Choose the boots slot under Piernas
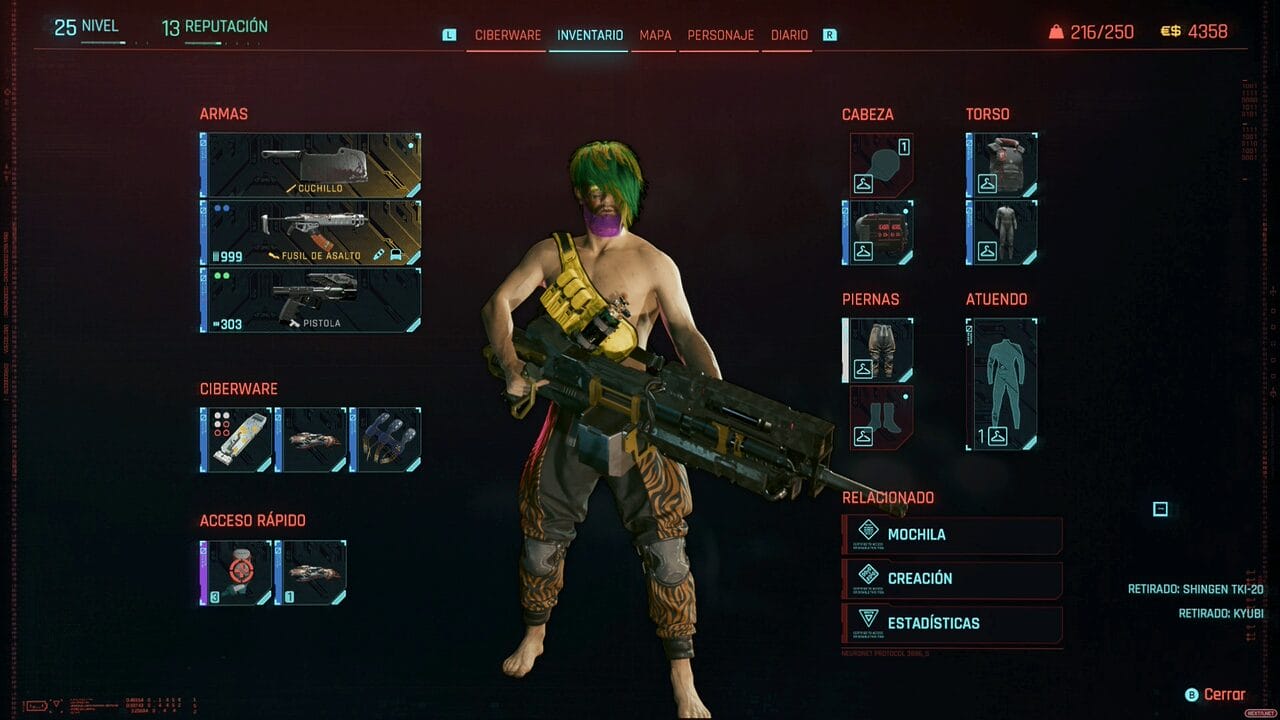The width and height of the screenshot is (1280, 720). point(880,417)
